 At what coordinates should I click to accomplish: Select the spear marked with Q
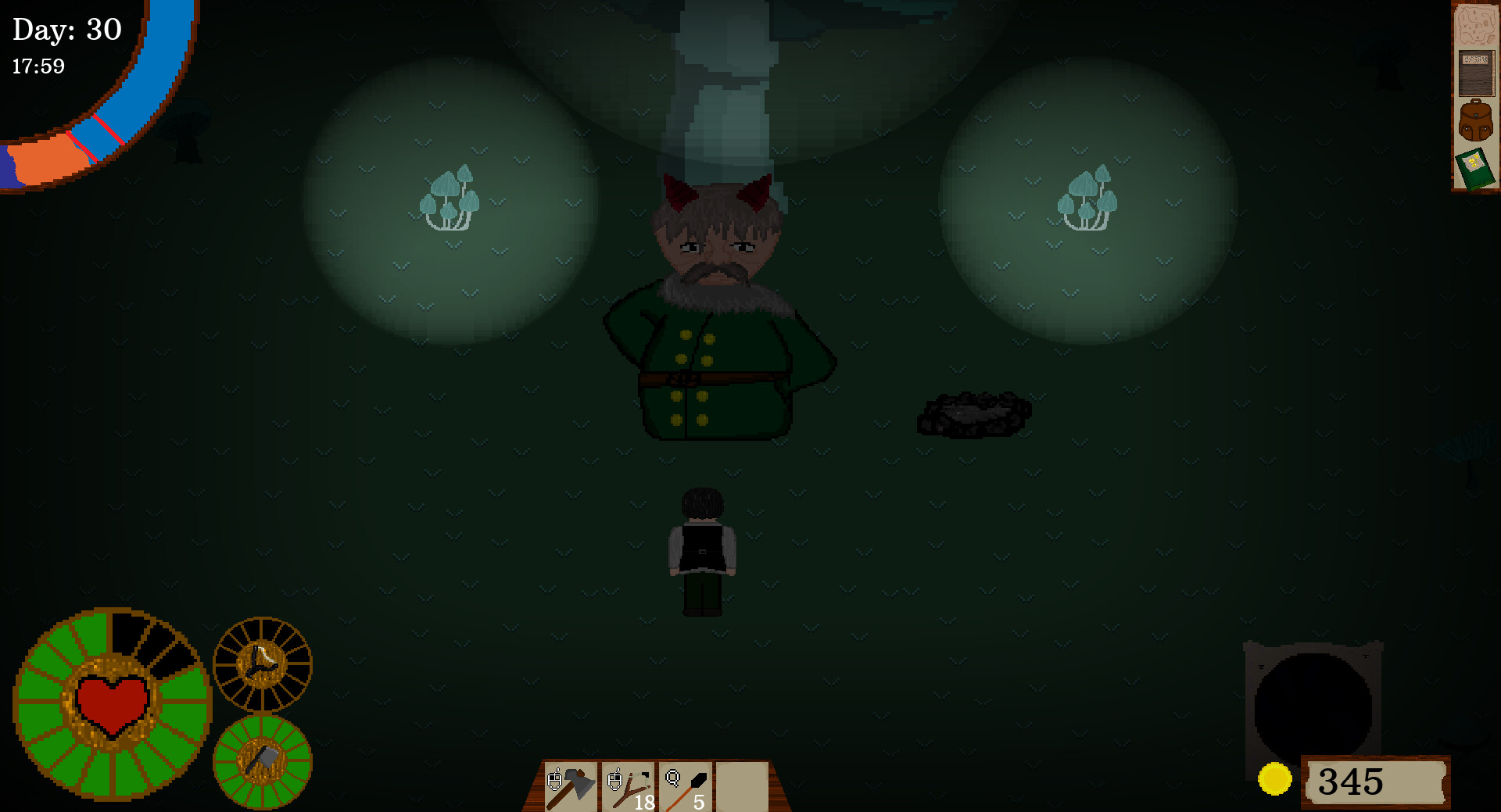(686, 784)
